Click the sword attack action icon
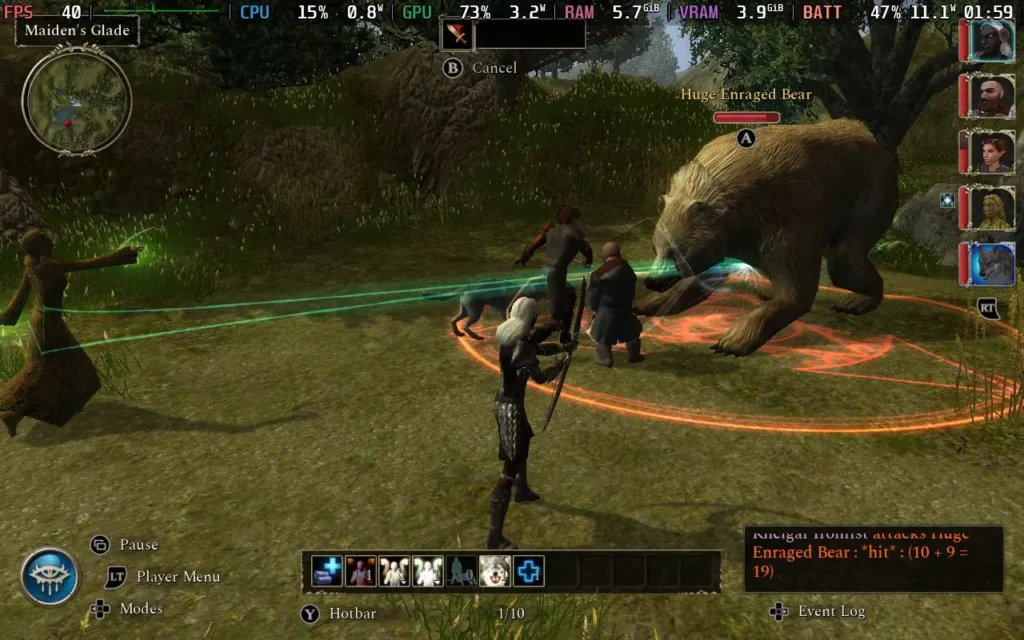 (x=457, y=35)
